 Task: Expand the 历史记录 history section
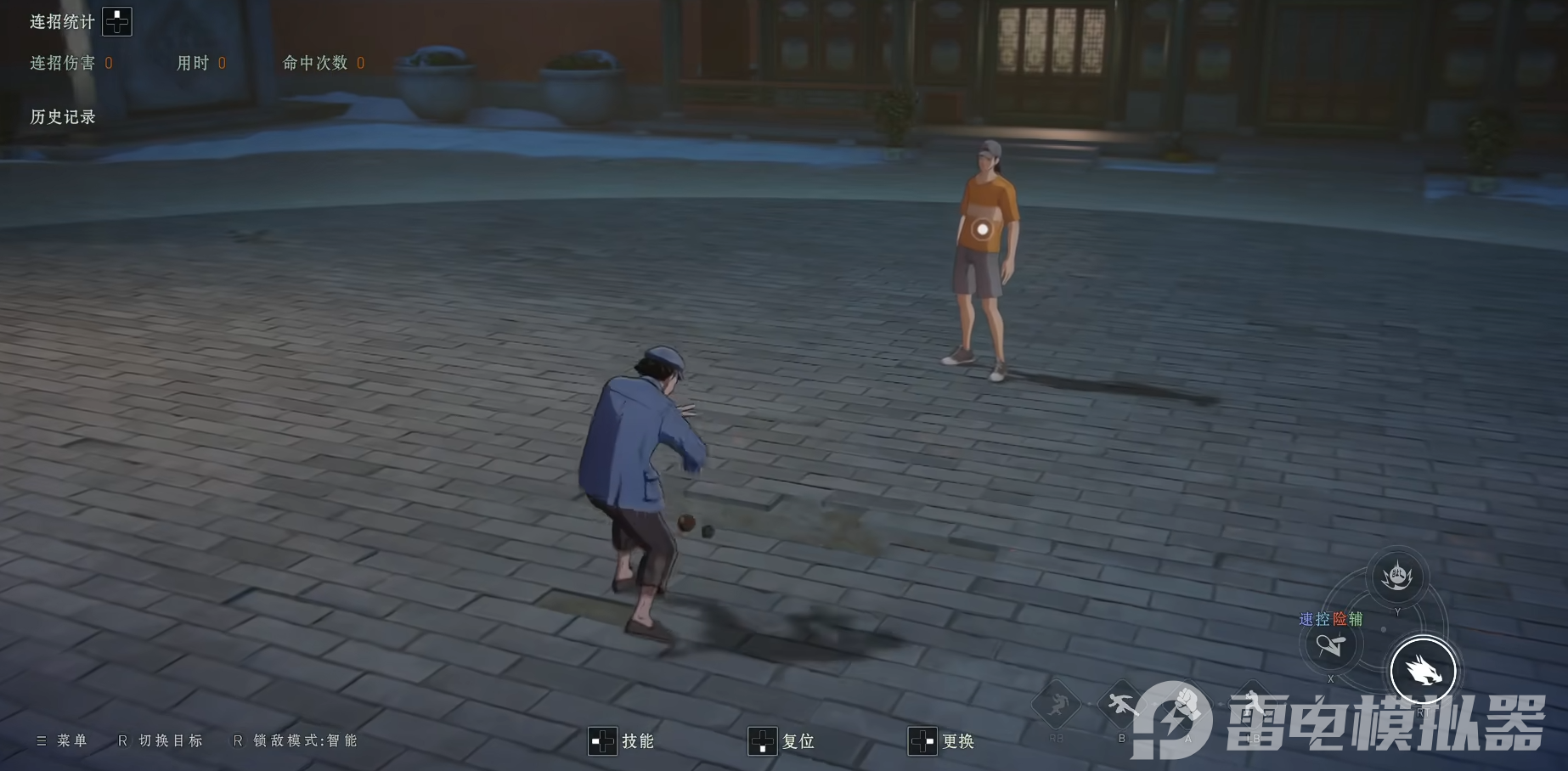pos(61,116)
